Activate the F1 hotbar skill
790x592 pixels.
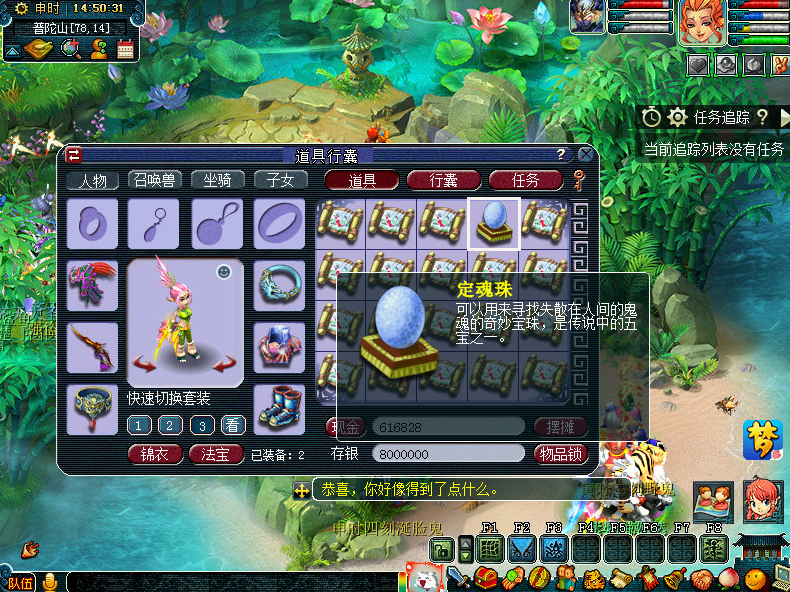[x=489, y=548]
